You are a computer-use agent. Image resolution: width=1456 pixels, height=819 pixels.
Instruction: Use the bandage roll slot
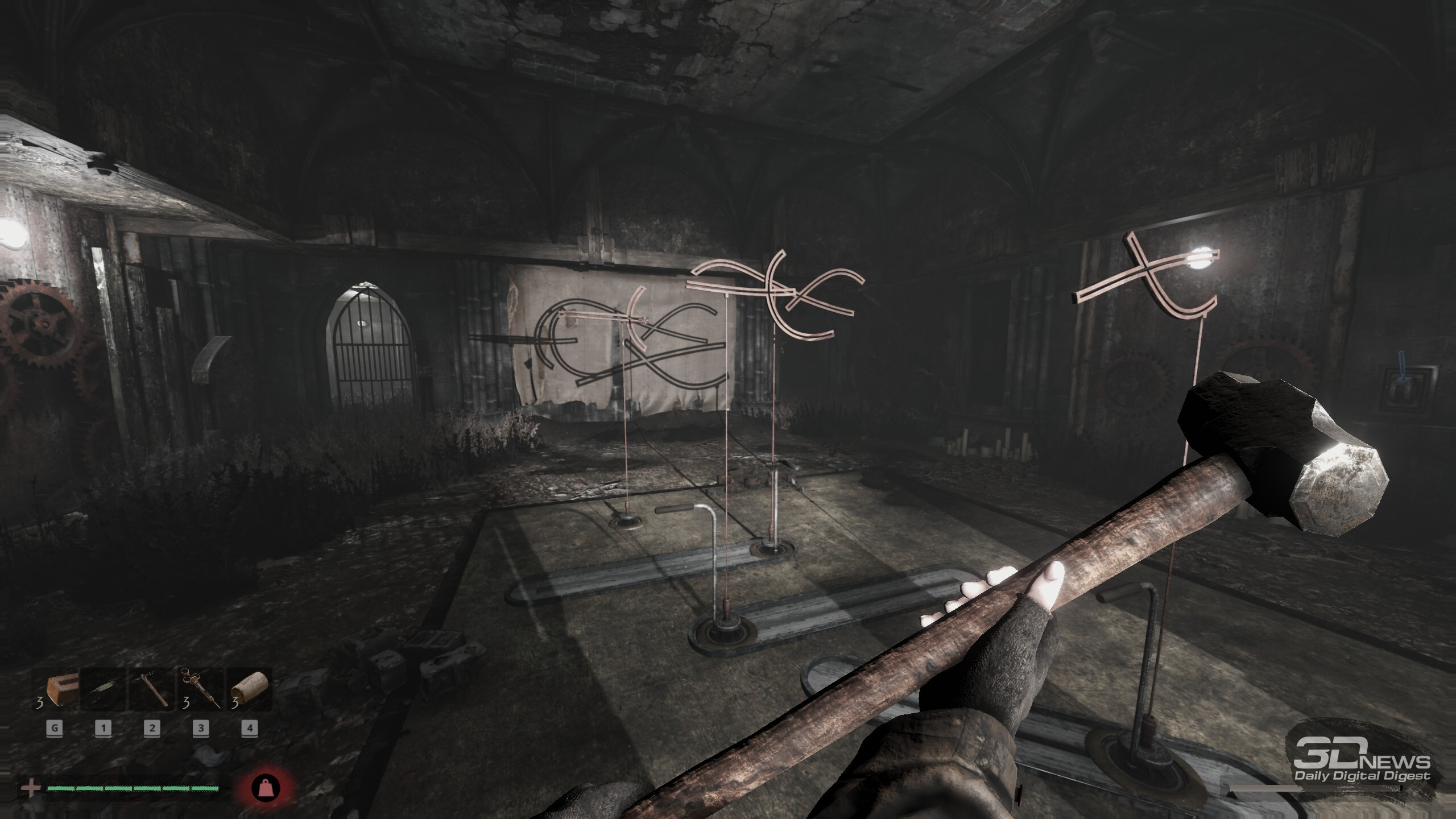coord(249,689)
